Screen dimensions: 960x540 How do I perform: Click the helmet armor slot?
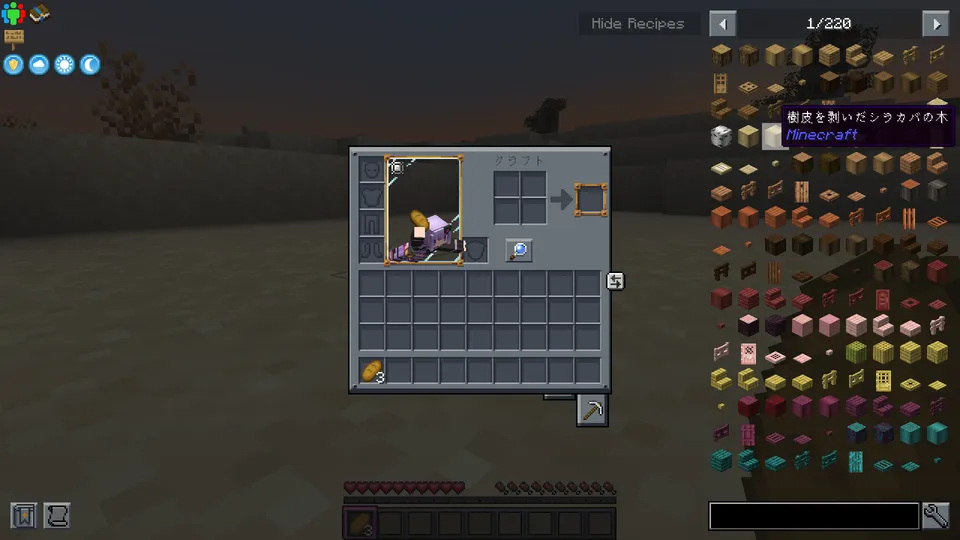tap(372, 170)
